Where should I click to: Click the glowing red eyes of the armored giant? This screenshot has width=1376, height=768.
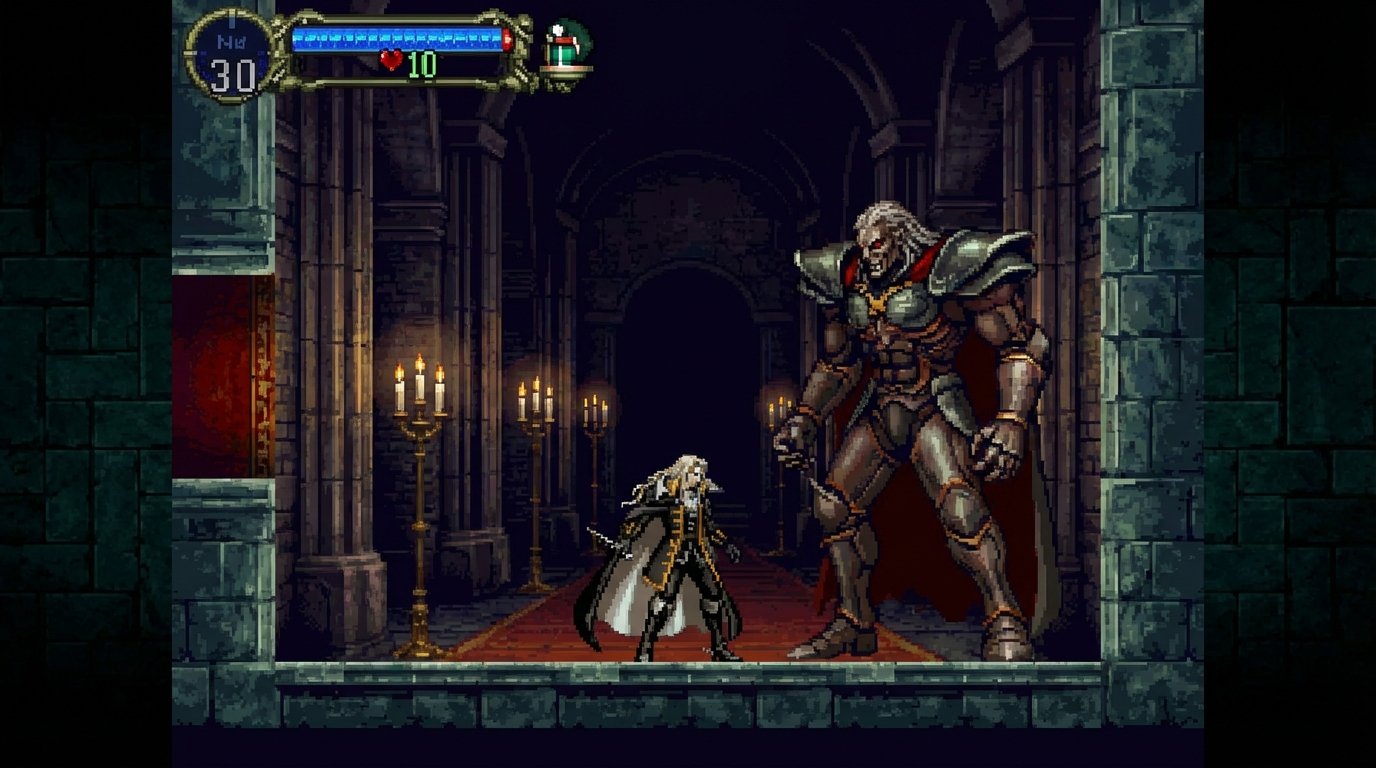(878, 247)
